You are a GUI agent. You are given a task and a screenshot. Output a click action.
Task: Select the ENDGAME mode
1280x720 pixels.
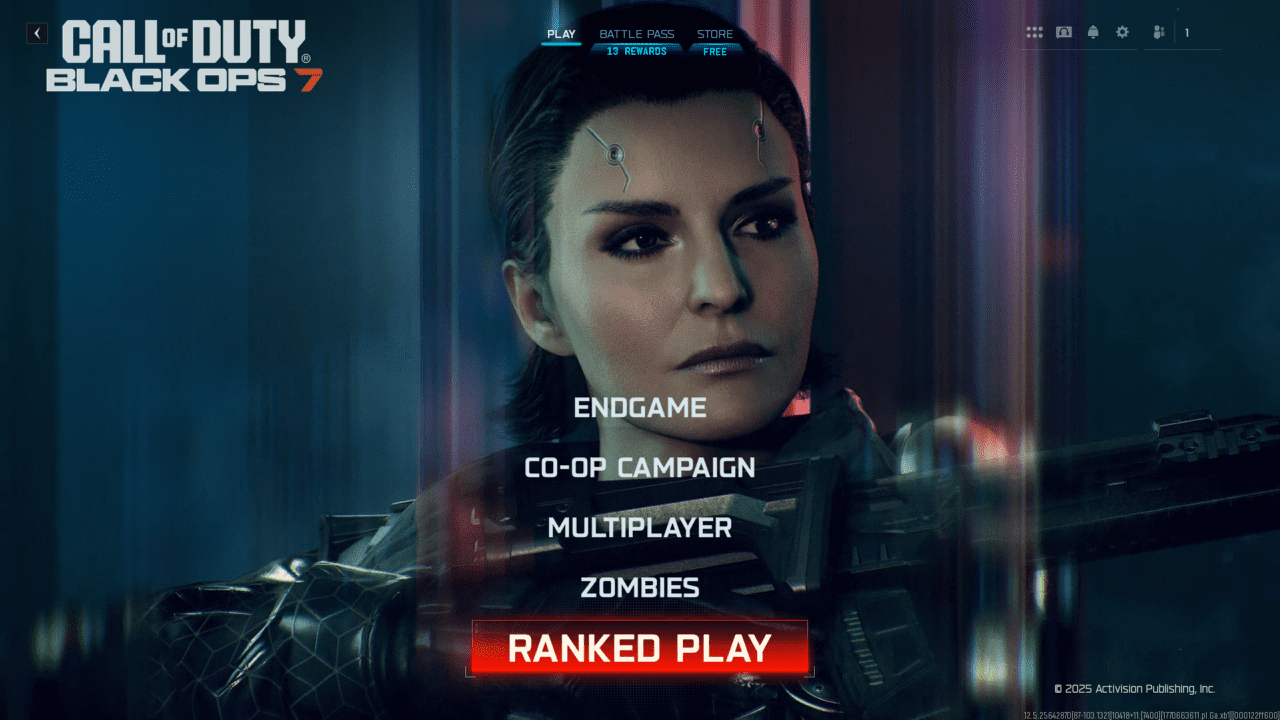(x=638, y=407)
